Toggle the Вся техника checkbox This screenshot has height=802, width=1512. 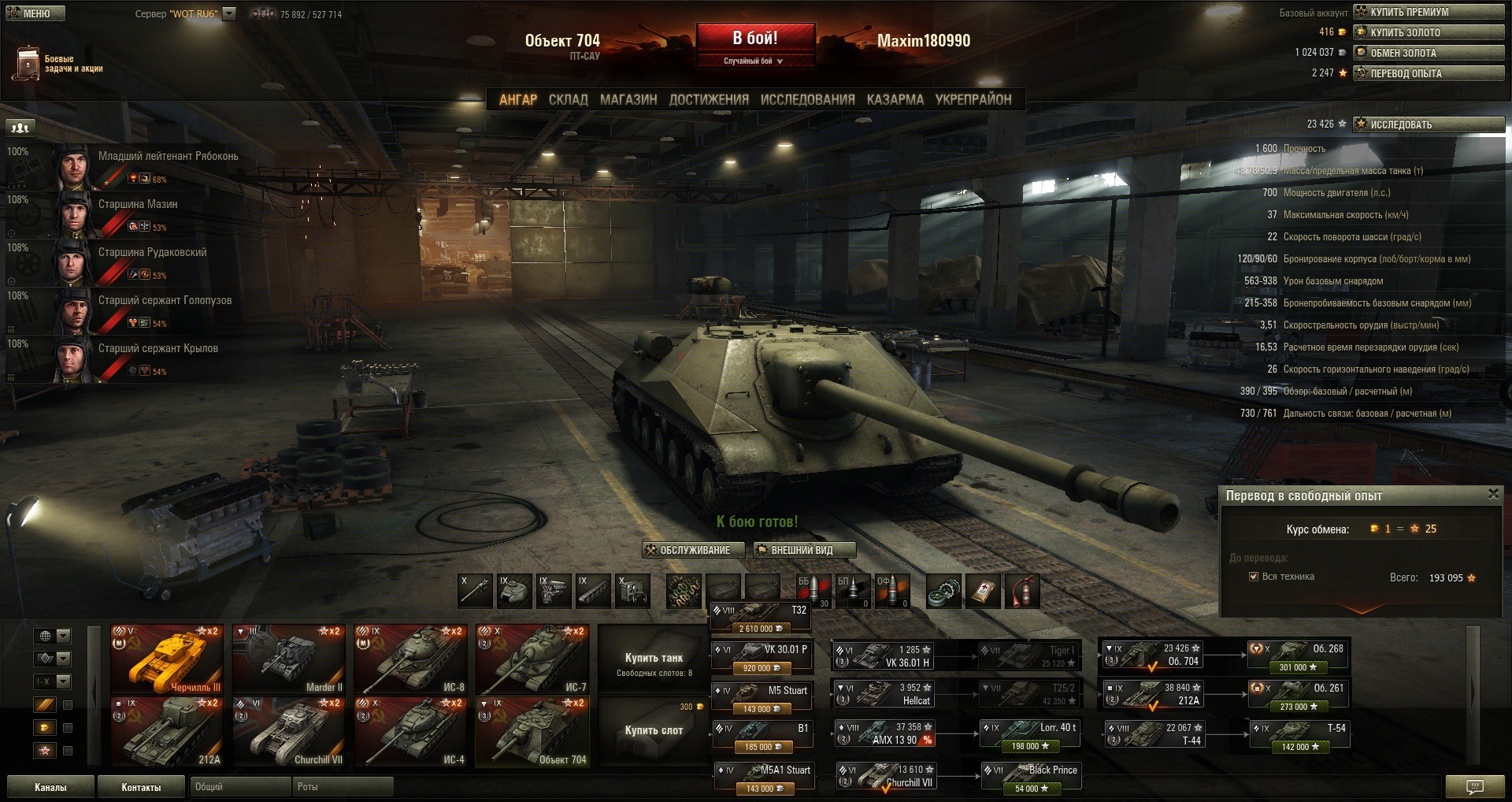(1254, 577)
